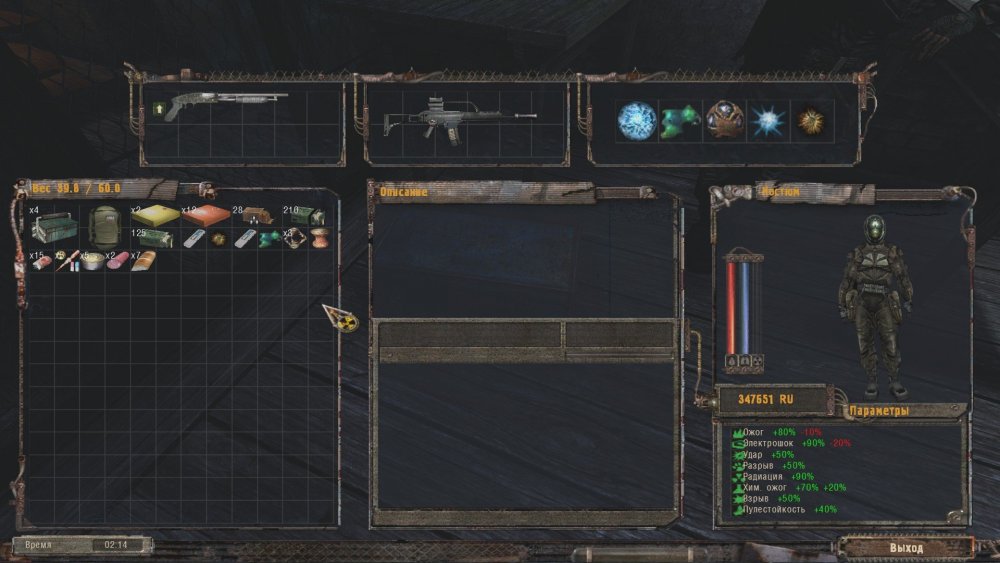Image resolution: width=1000 pixels, height=563 pixels.
Task: Select the green blob artifact on belt
Action: tap(679, 120)
